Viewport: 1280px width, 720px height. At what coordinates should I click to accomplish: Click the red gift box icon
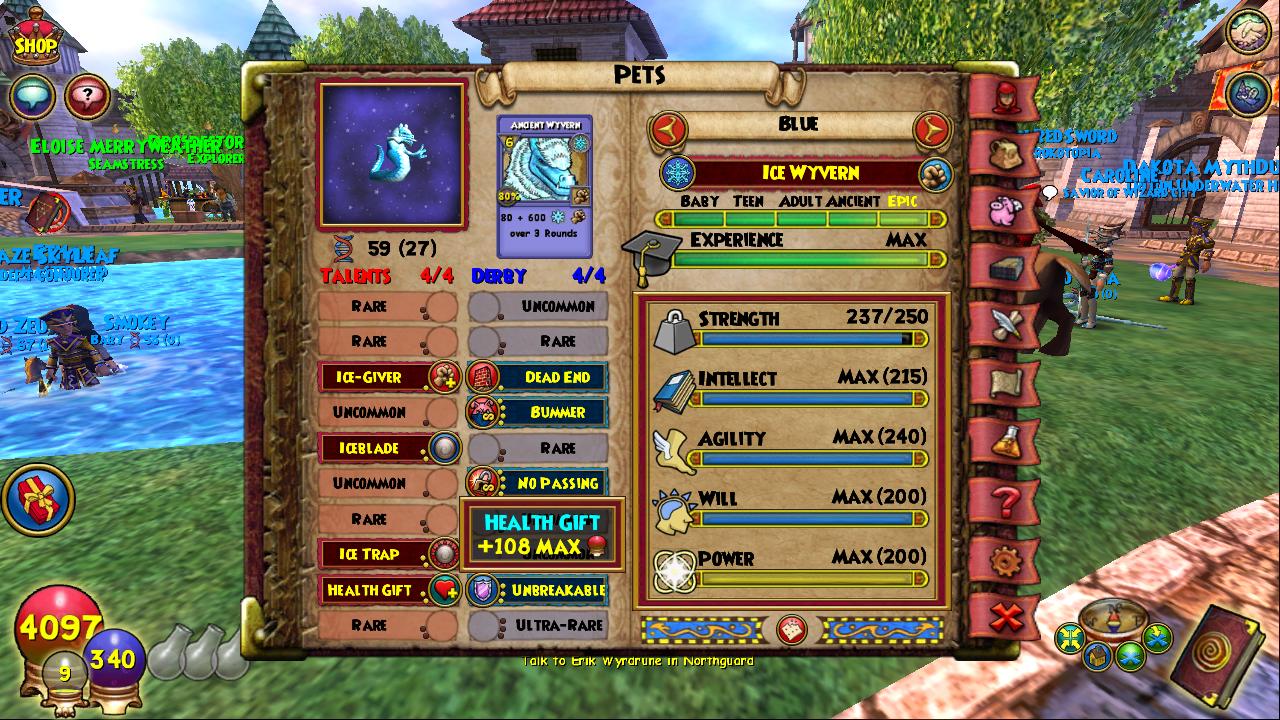[x=39, y=499]
